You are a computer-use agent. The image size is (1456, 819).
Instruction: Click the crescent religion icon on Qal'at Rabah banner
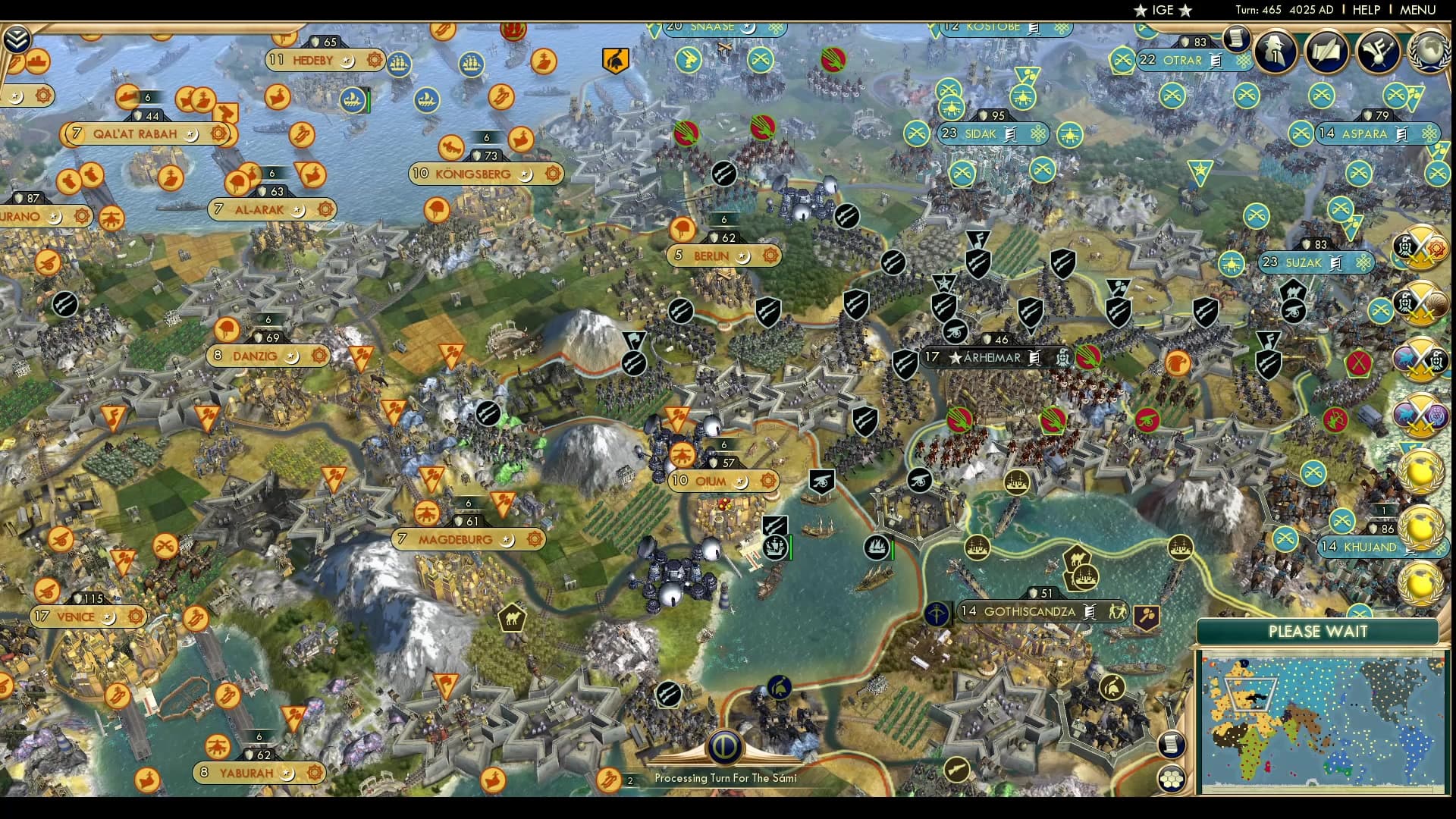point(190,133)
